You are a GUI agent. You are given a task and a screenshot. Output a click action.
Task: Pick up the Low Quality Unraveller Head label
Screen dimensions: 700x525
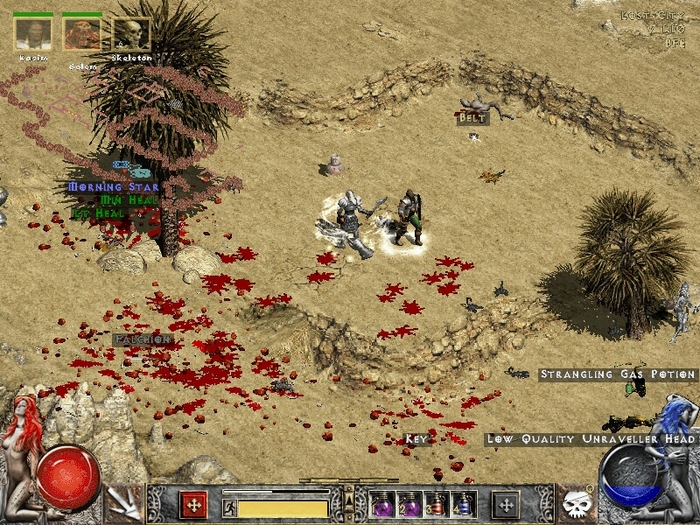(590, 439)
